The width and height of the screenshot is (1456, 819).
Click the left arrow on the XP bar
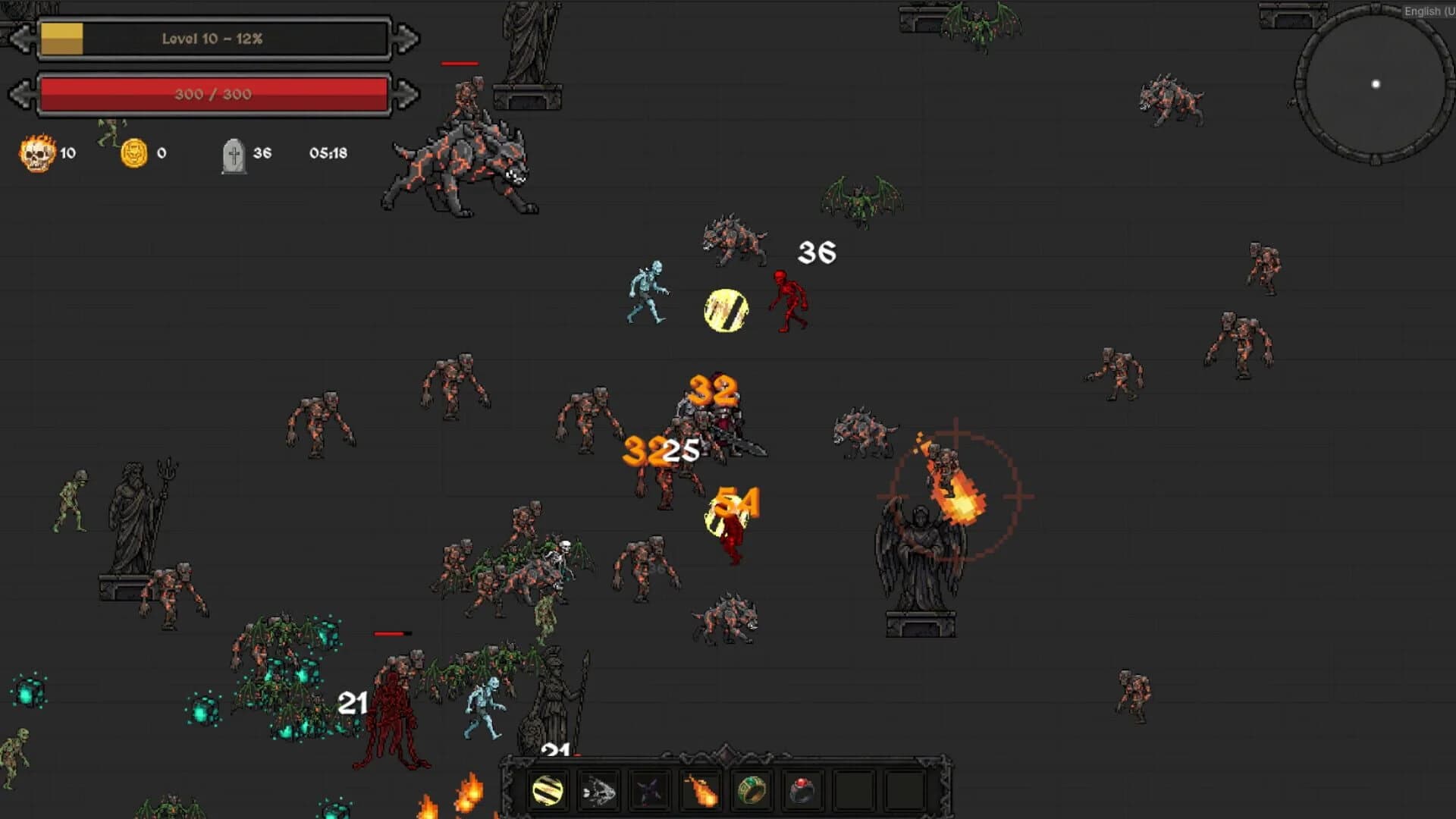pyautogui.click(x=23, y=36)
